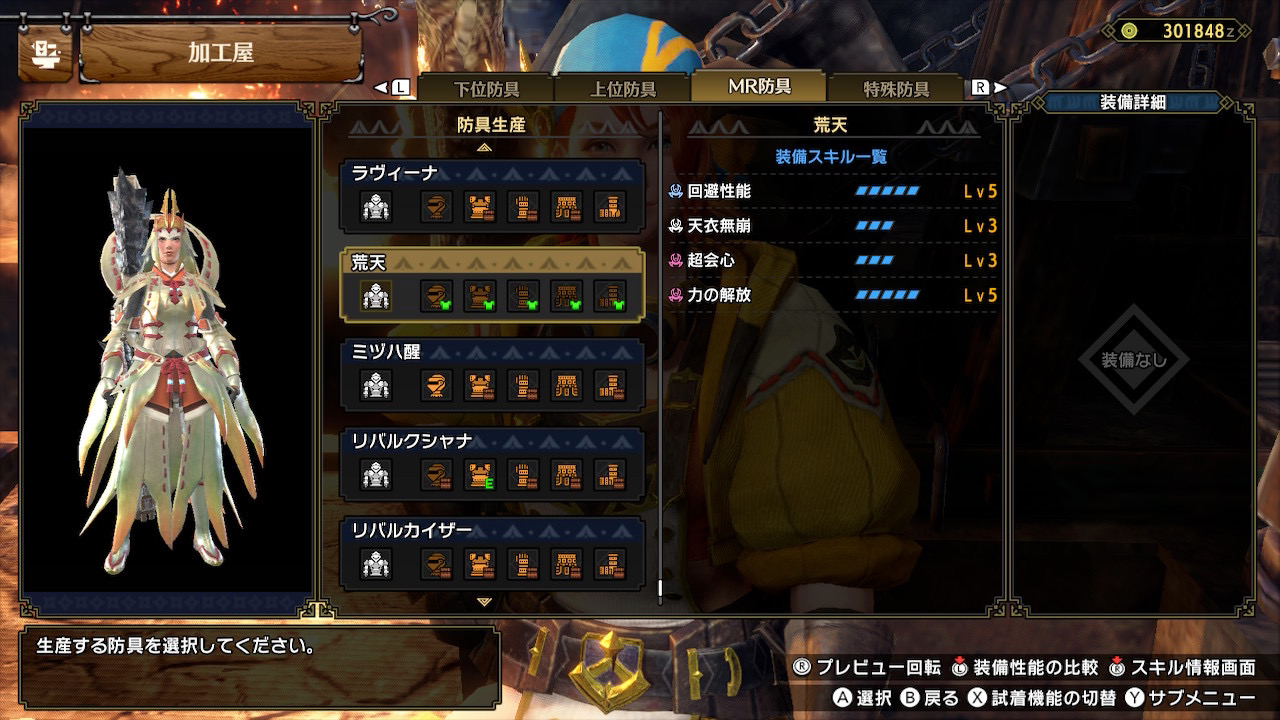Select the 荒天 leg armor piece

pos(610,296)
